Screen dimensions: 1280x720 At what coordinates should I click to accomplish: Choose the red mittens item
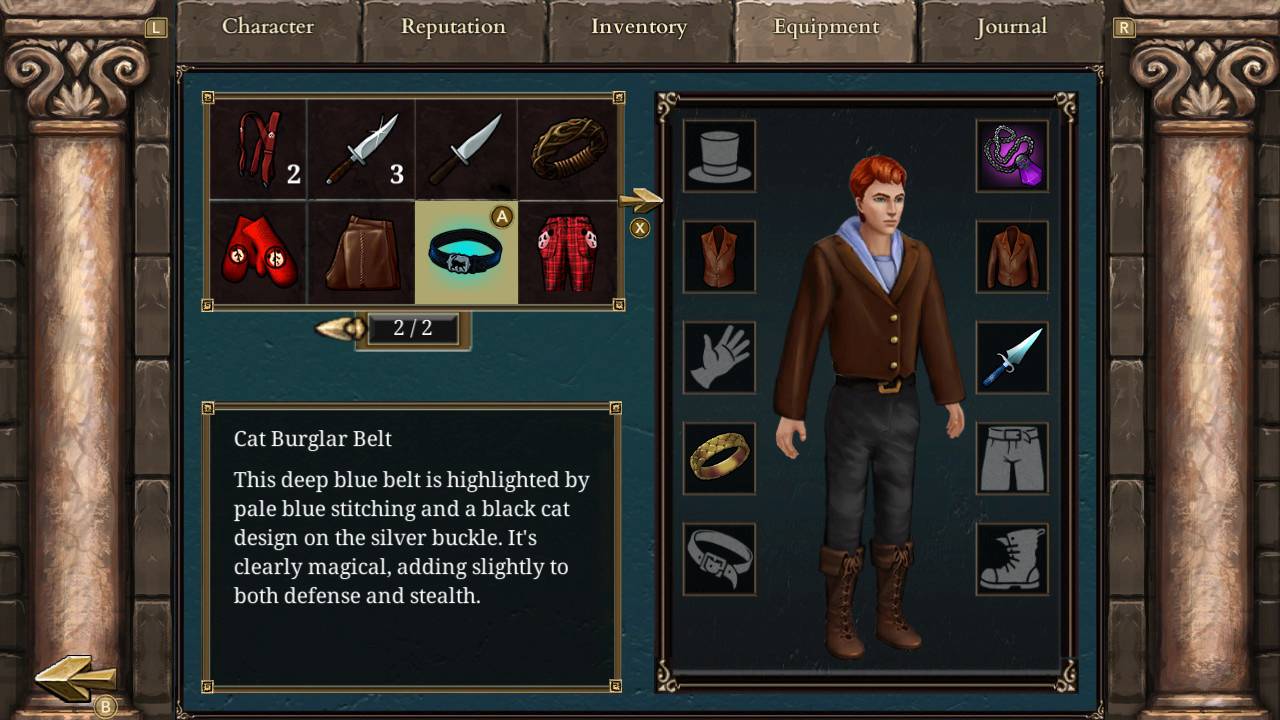(x=258, y=253)
